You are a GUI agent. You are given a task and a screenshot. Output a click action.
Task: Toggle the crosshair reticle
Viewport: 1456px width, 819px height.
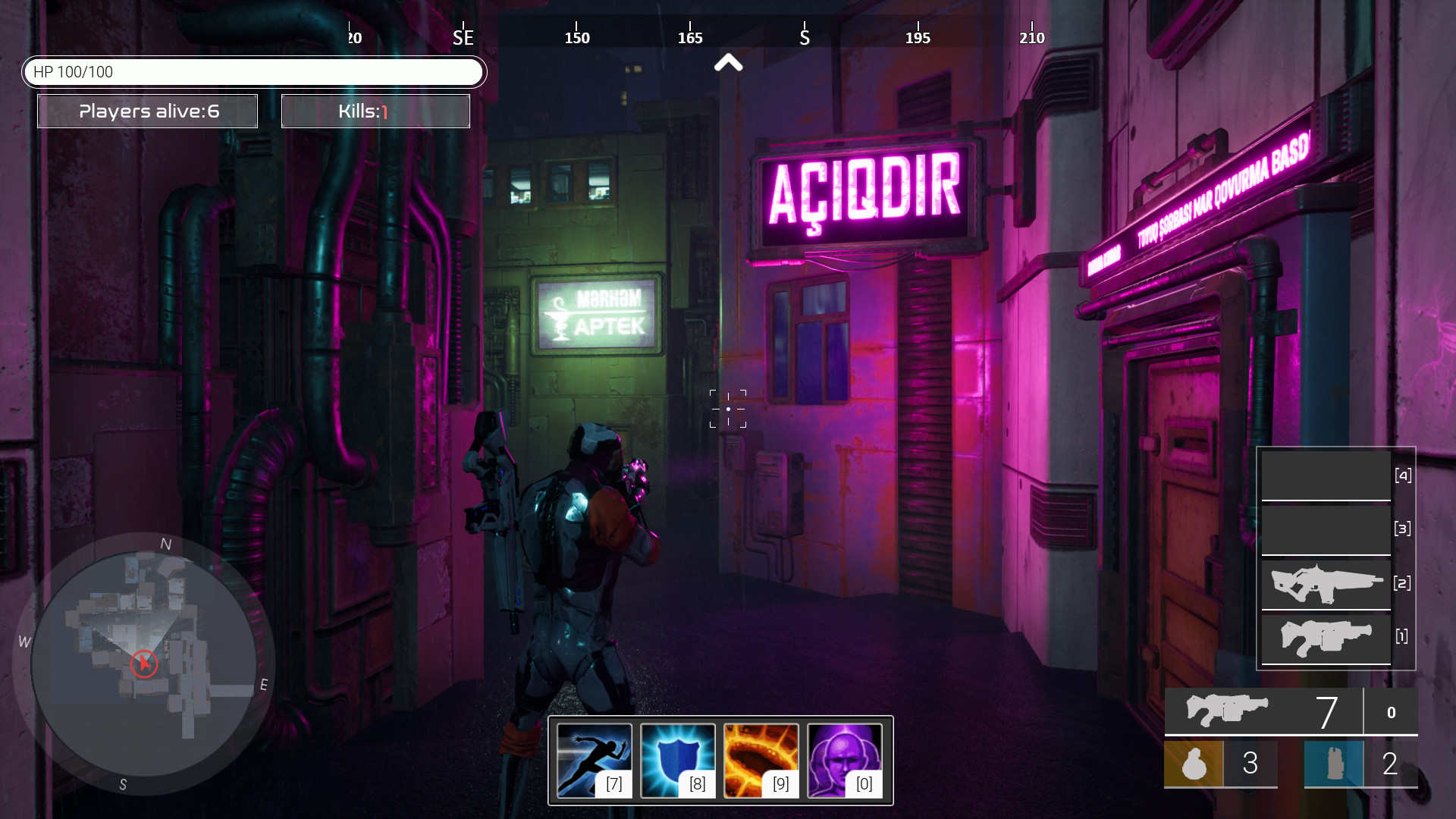coord(727,408)
